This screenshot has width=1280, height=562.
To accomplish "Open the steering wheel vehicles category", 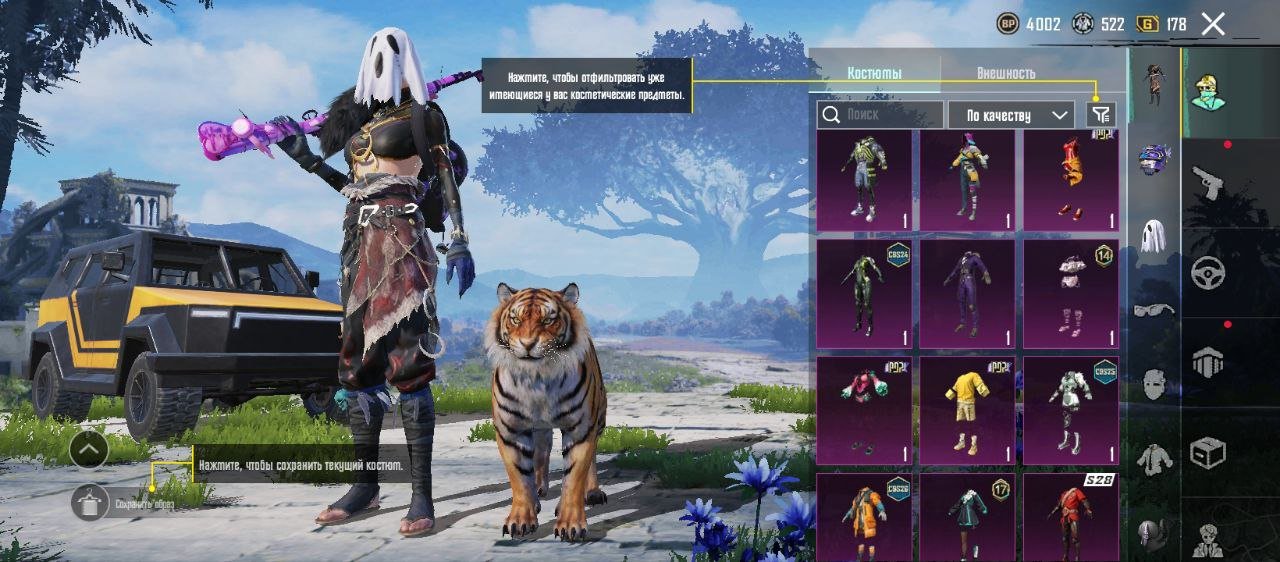I will click(1208, 272).
